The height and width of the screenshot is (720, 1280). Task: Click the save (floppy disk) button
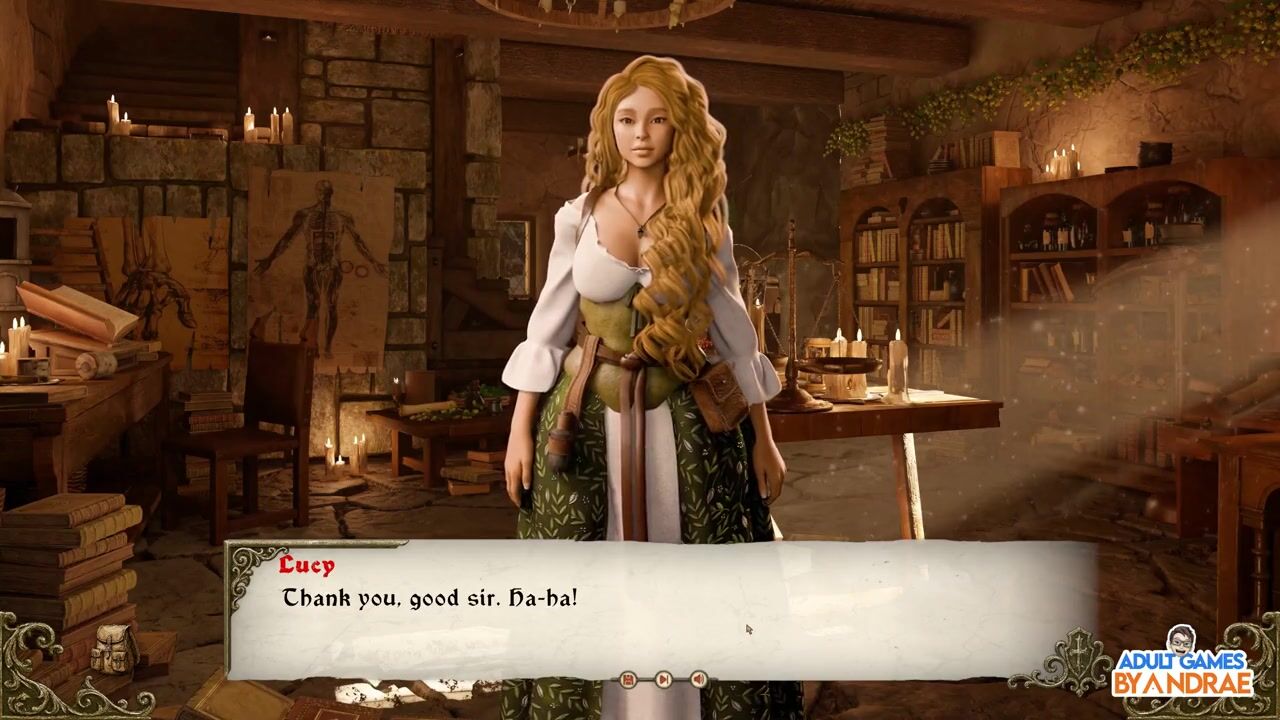tap(628, 680)
